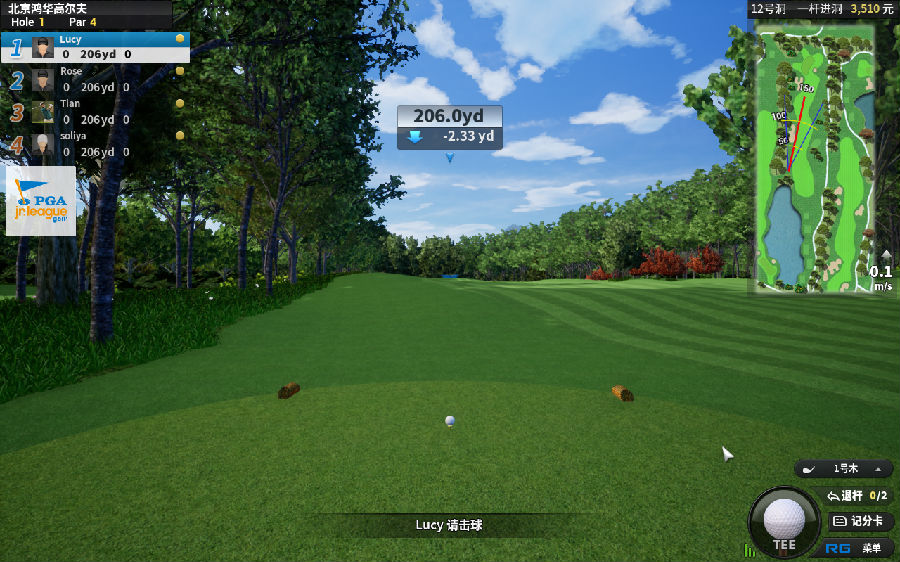The height and width of the screenshot is (562, 900).
Task: Click the 退杆 mulligan button
Action: pyautogui.click(x=857, y=495)
